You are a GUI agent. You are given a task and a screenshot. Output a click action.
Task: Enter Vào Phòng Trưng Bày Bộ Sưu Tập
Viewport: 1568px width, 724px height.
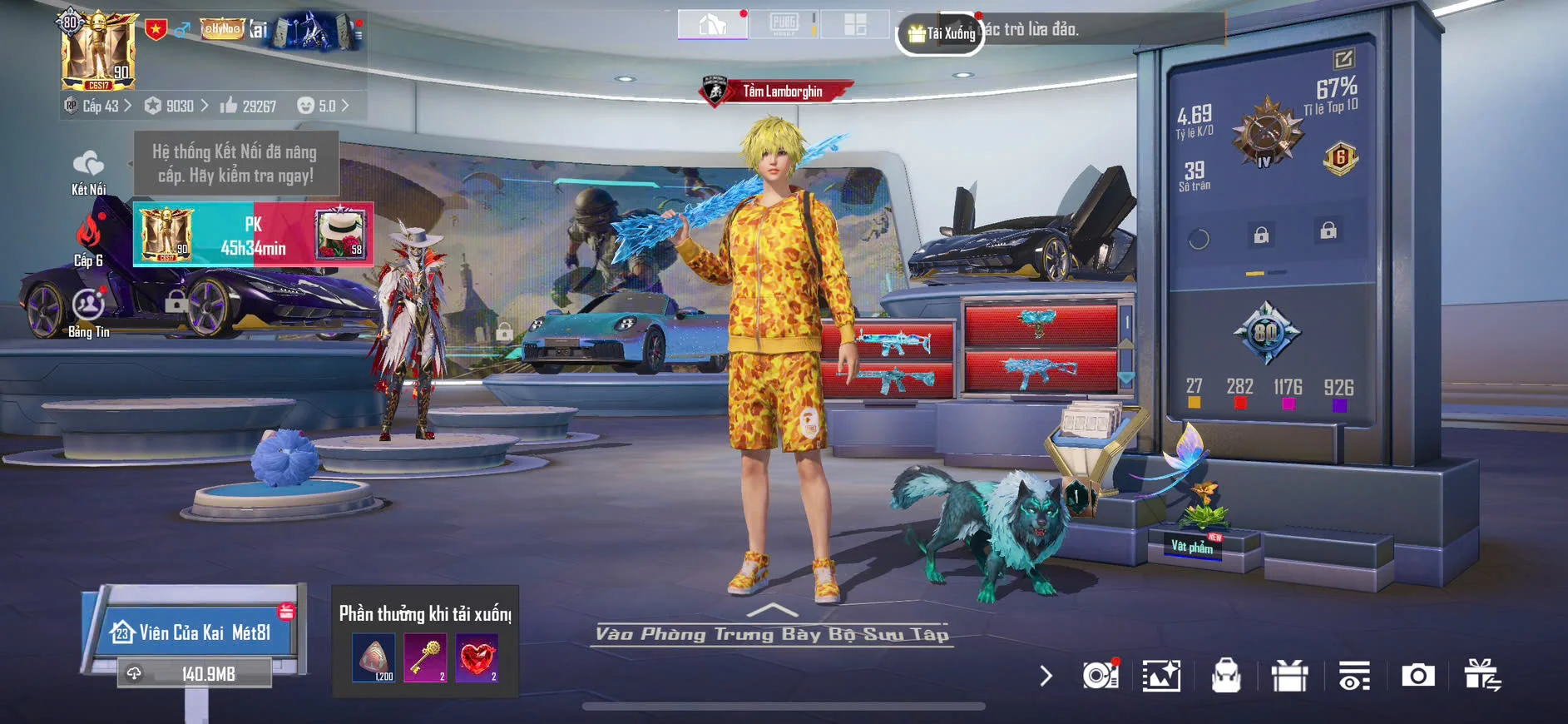point(772,633)
